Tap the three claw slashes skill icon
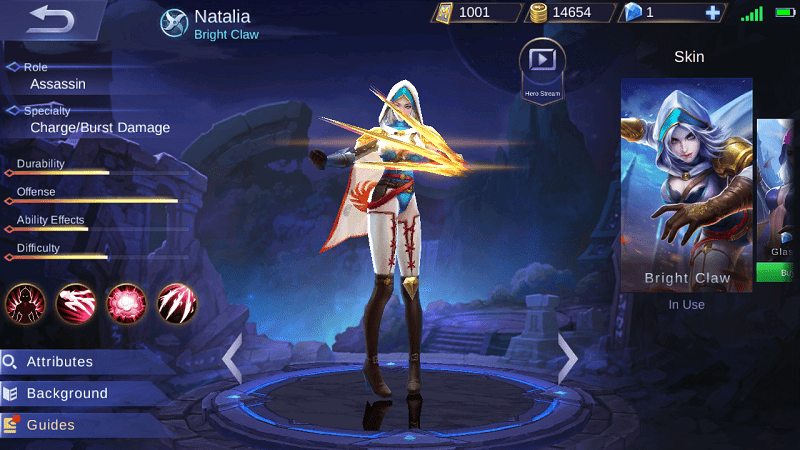The image size is (800, 450). (x=177, y=303)
